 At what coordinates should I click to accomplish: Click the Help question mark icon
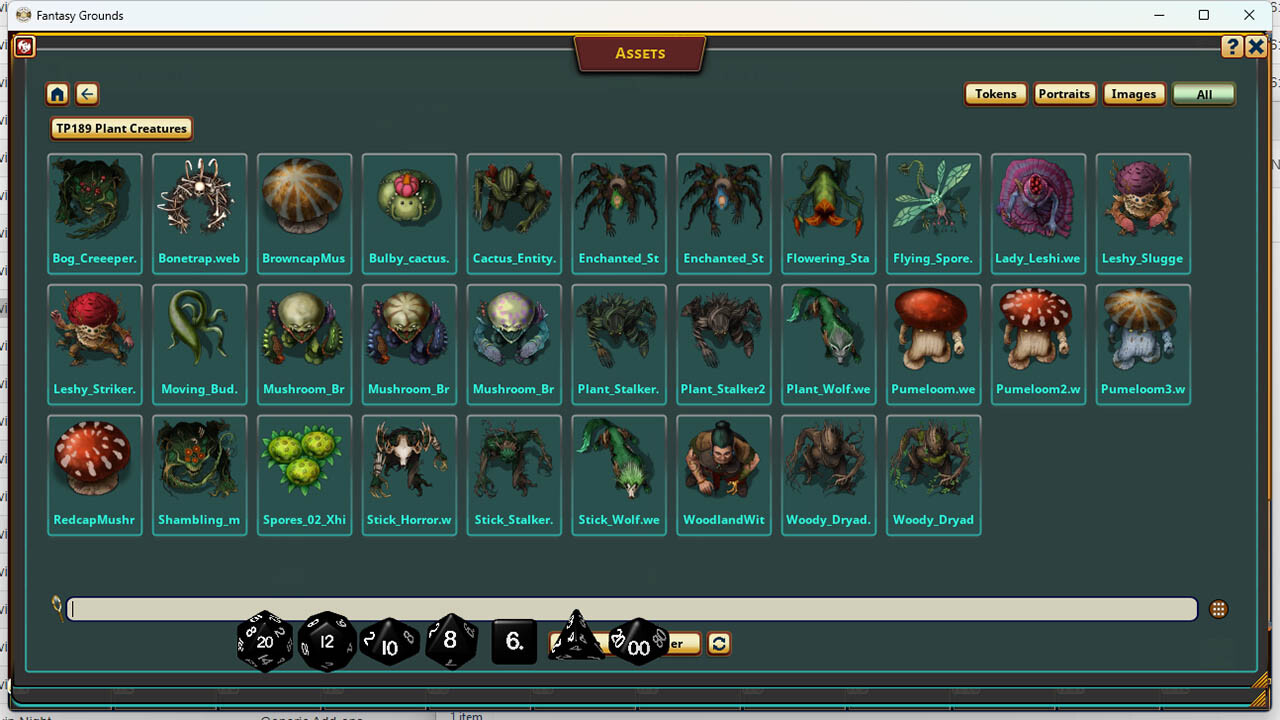(1232, 46)
